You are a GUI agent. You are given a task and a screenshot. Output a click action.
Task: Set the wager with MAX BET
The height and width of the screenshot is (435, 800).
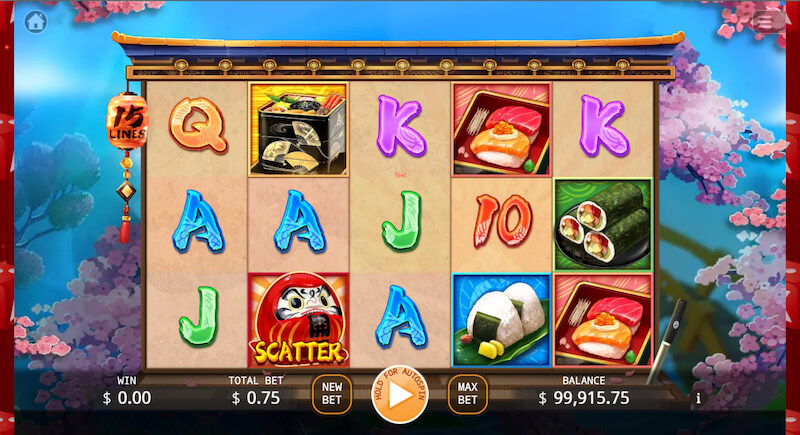(x=467, y=394)
